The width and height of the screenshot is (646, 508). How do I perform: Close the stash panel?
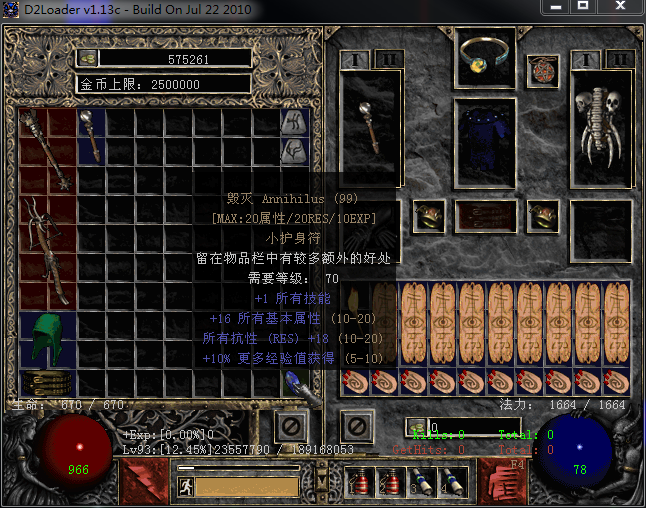291,426
